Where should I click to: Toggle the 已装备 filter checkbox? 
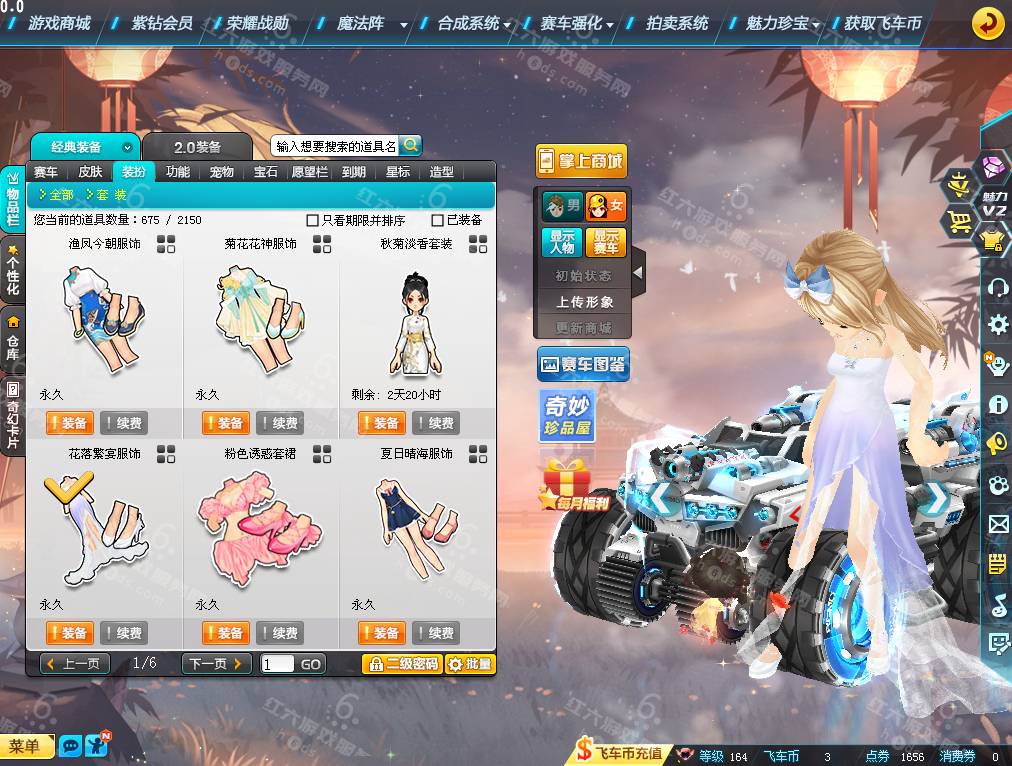(x=438, y=220)
